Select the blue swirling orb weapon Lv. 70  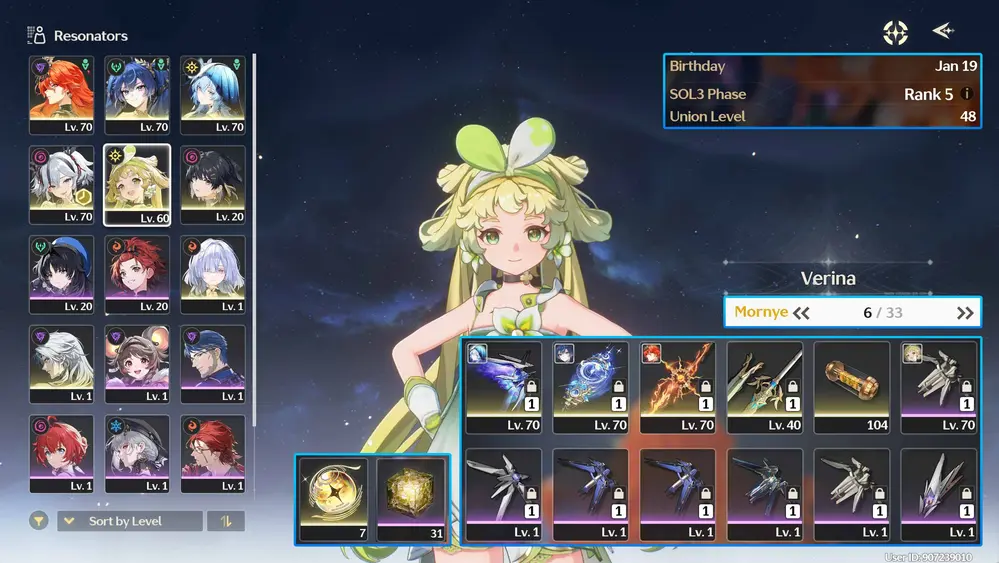coord(590,386)
